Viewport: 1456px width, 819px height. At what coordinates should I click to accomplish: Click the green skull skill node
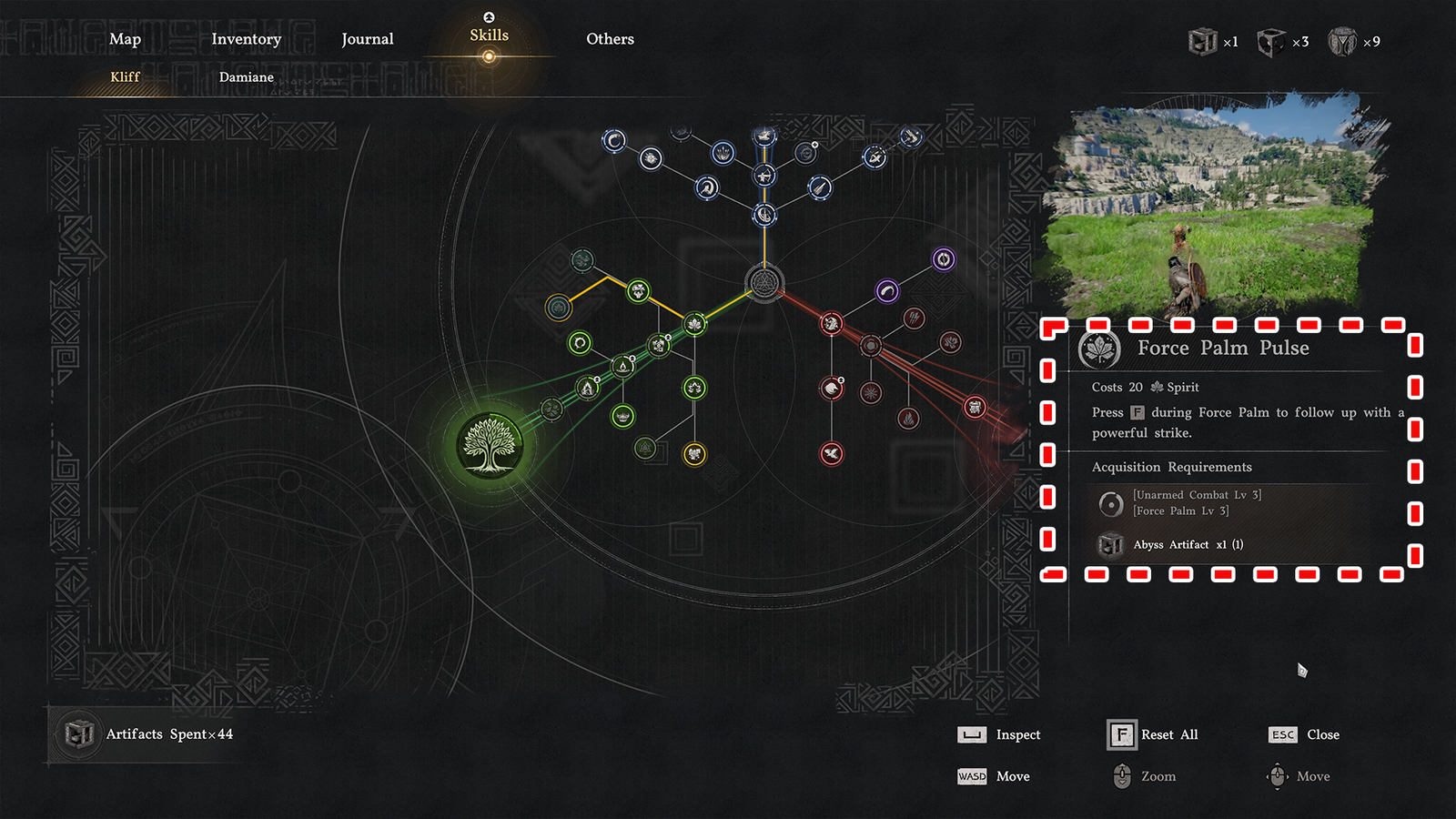click(x=622, y=417)
